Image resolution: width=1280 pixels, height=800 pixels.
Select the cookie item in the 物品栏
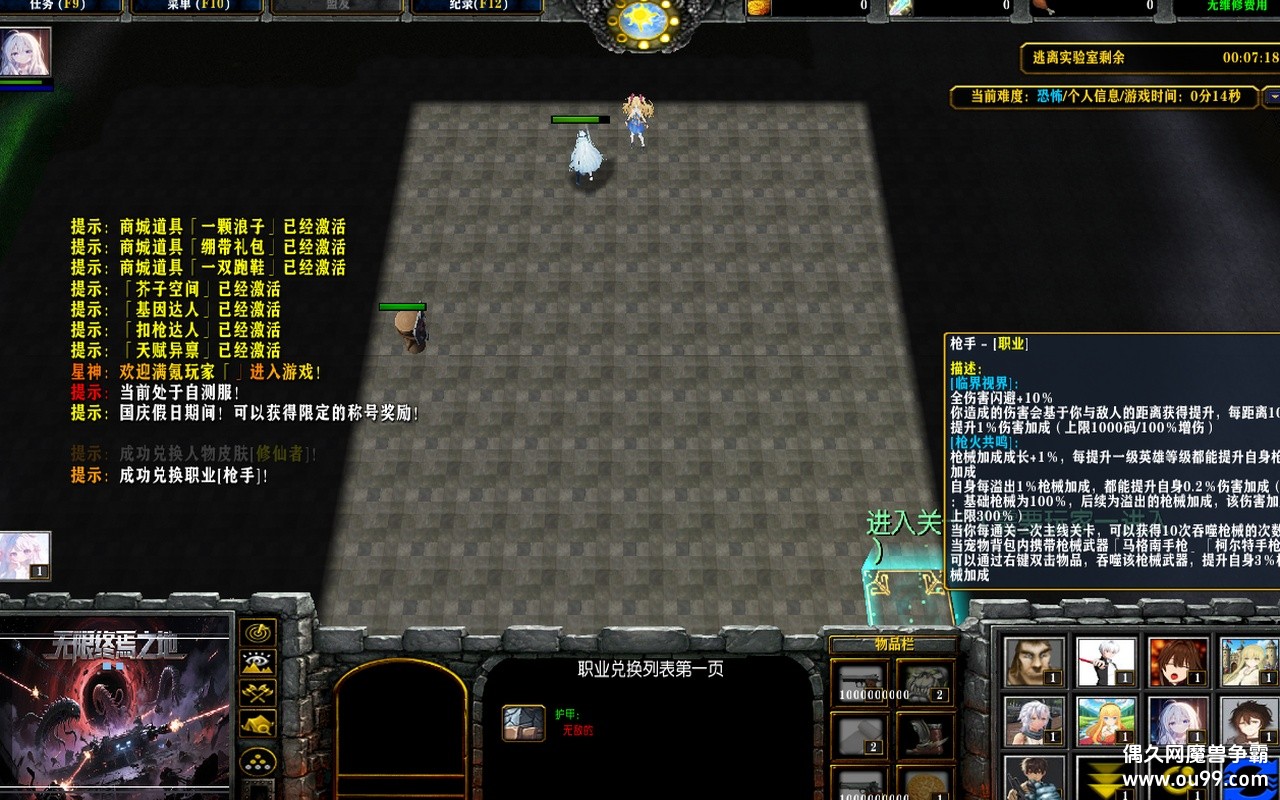coord(927,785)
